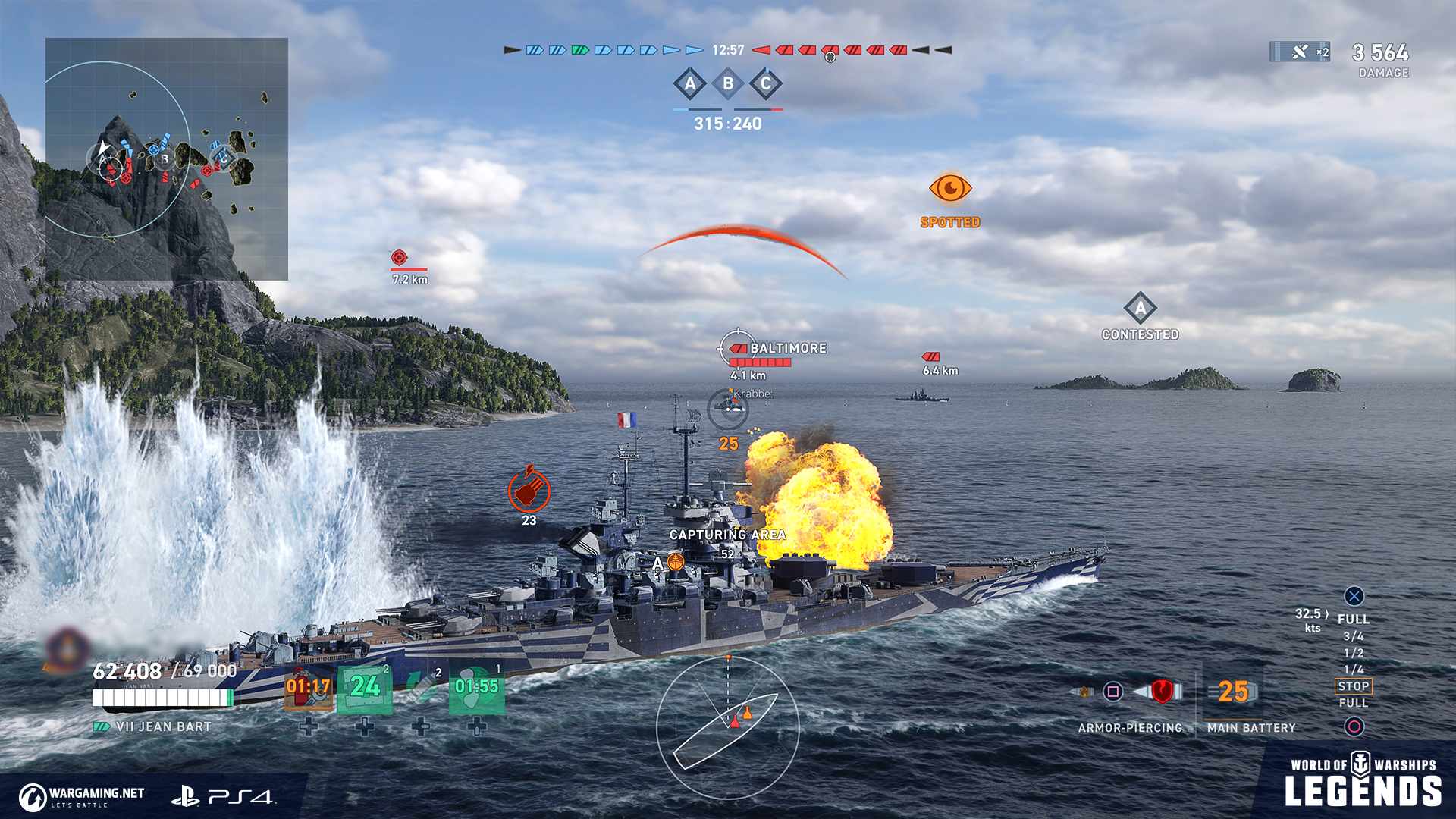Select the armor-piercing shell icon
1456x819 pixels.
click(1160, 692)
